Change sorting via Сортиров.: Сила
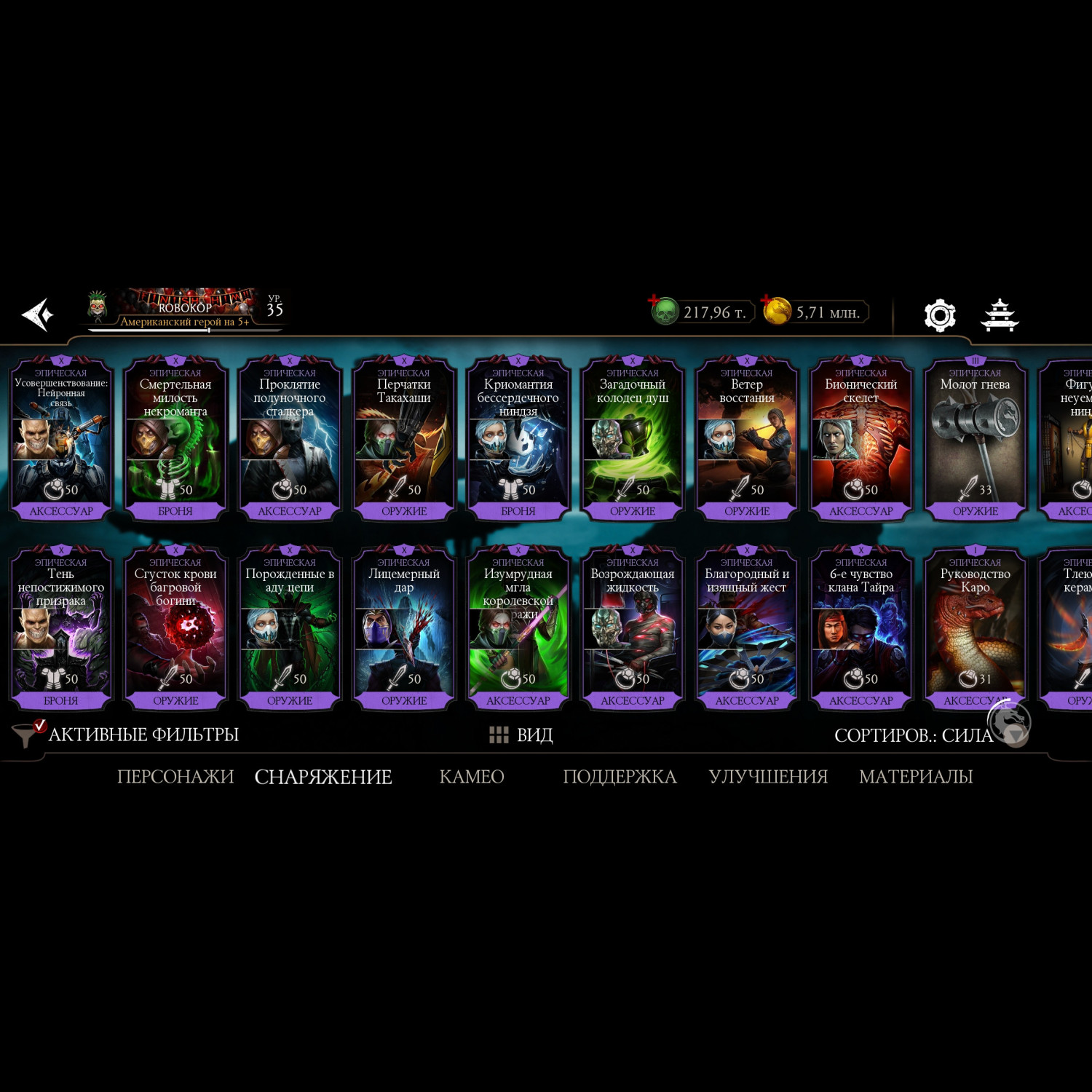Viewport: 1092px width, 1092px height. tap(913, 735)
